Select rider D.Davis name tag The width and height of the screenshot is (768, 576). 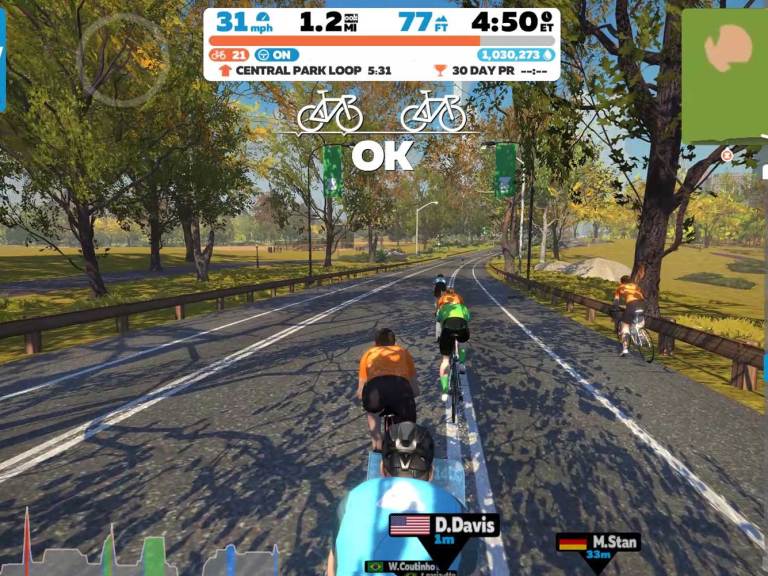pyautogui.click(x=444, y=526)
